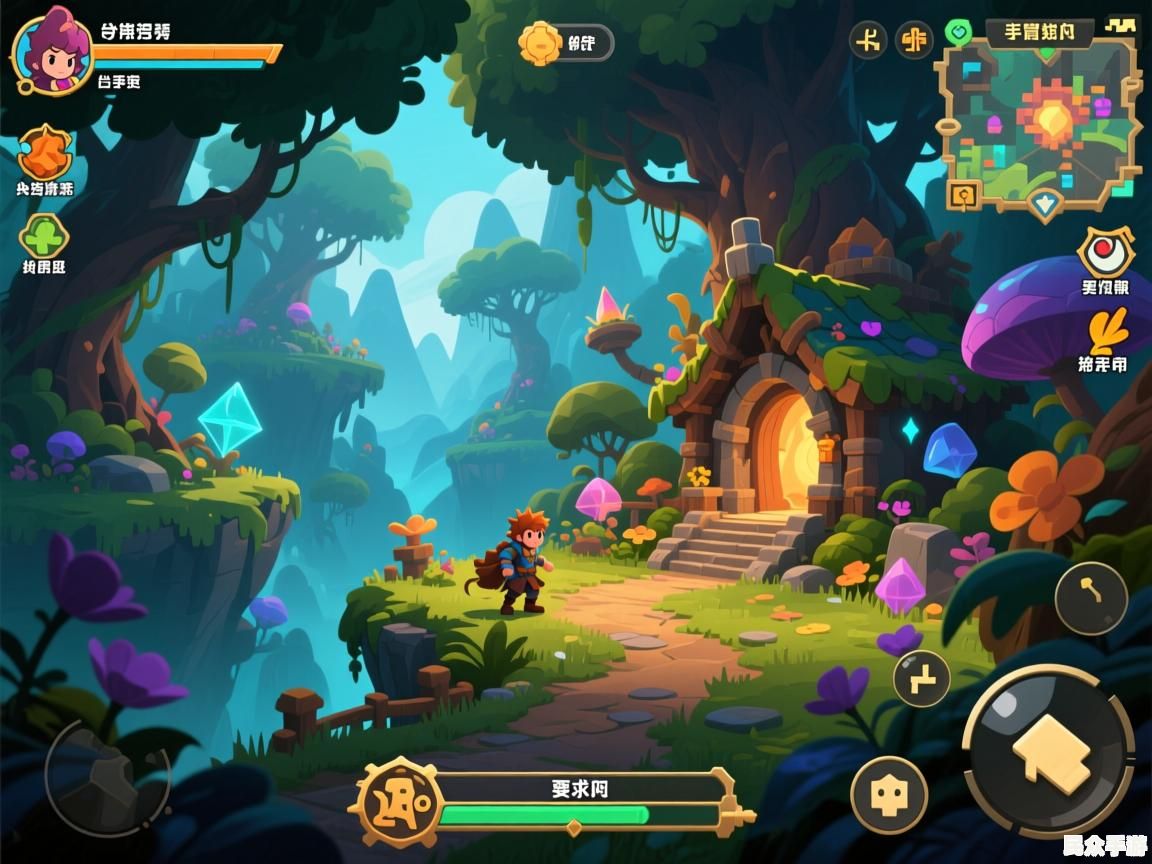
Task: Open the pixel-art minimap
Action: [x=1040, y=122]
